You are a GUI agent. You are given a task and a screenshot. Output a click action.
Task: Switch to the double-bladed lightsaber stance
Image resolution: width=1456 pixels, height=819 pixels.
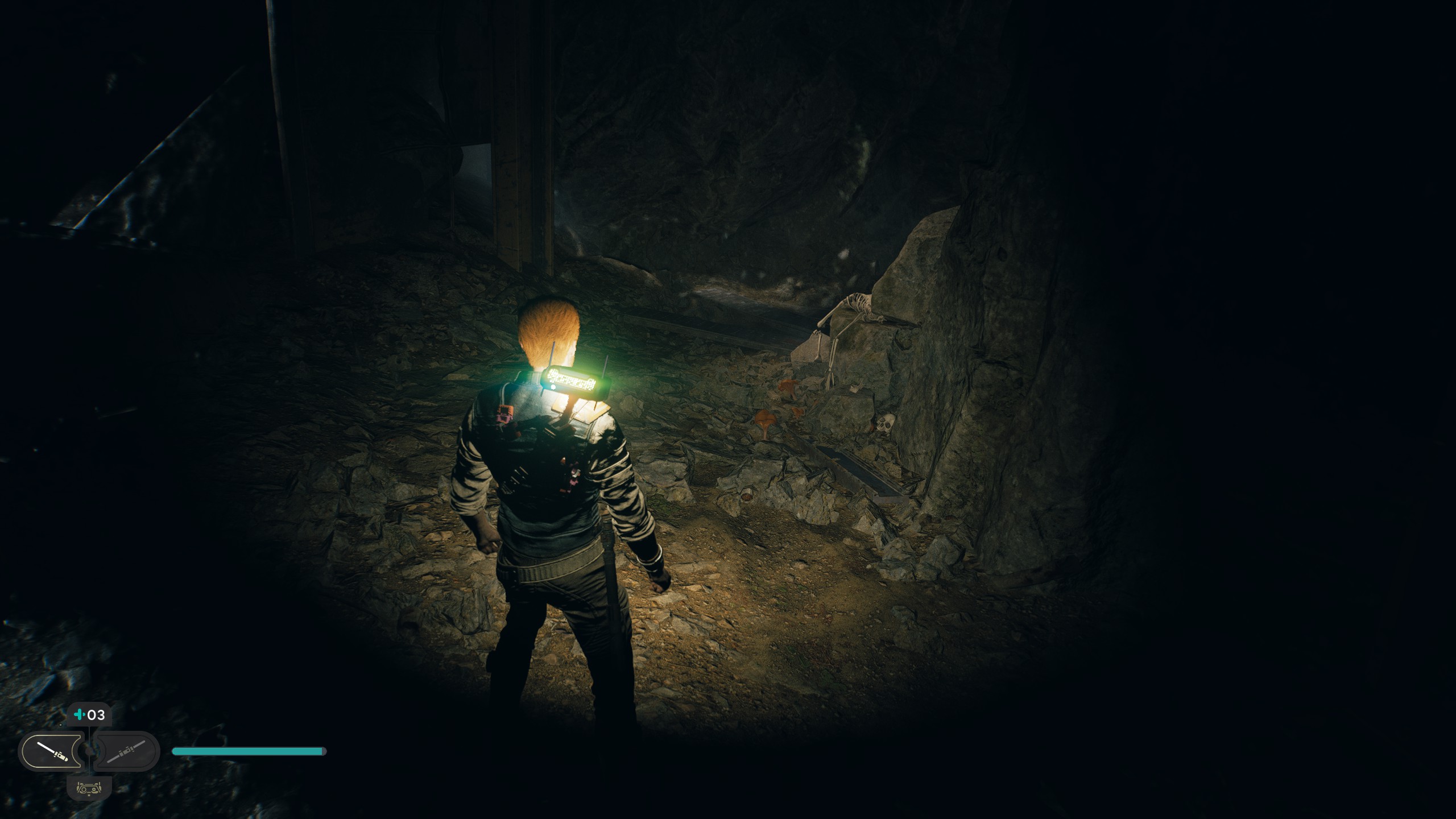pyautogui.click(x=125, y=751)
